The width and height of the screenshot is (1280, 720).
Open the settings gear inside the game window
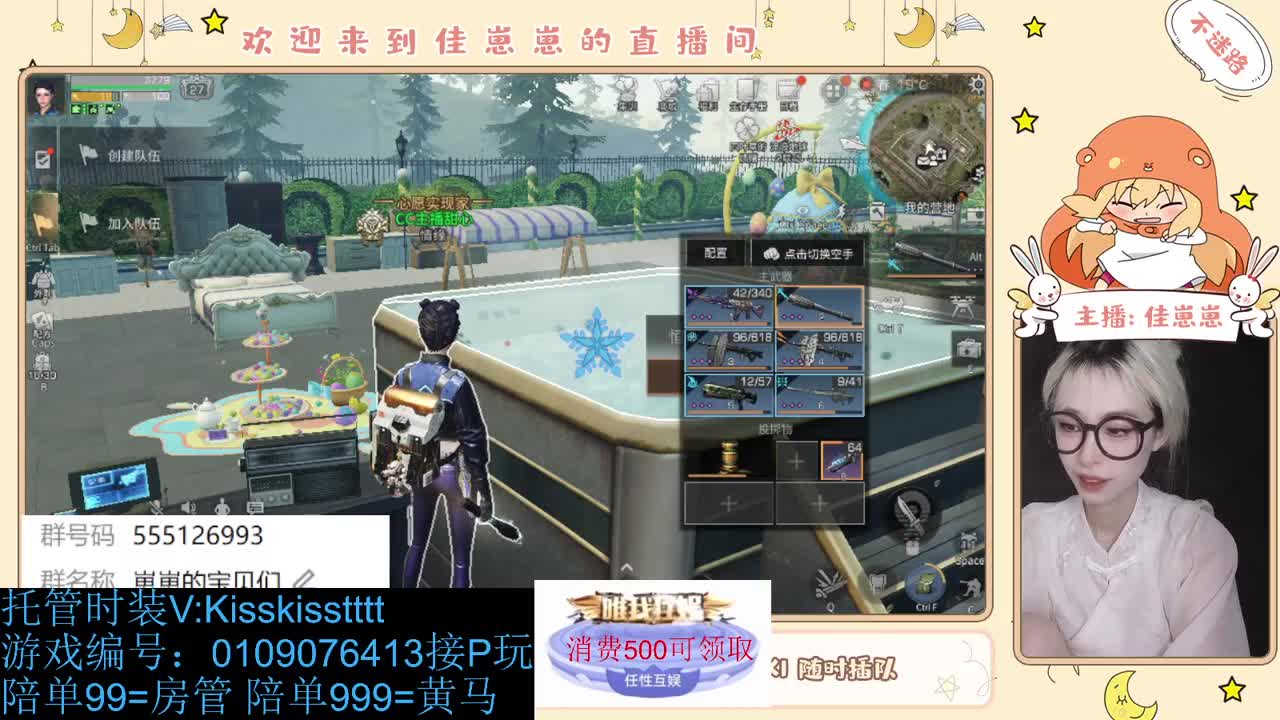[x=977, y=84]
